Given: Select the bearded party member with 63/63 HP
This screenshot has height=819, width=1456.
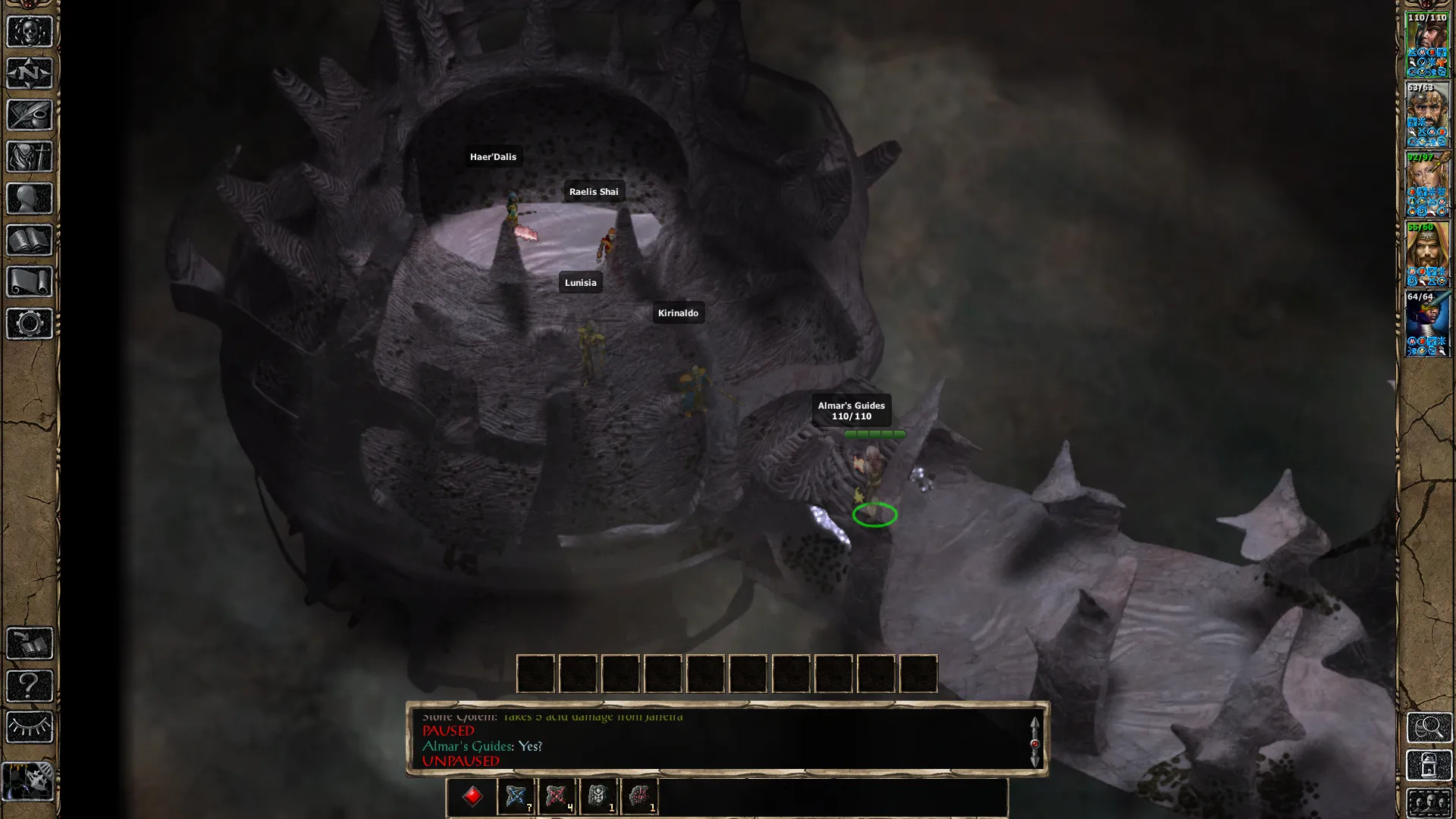Looking at the screenshot, I should pos(1427,115).
